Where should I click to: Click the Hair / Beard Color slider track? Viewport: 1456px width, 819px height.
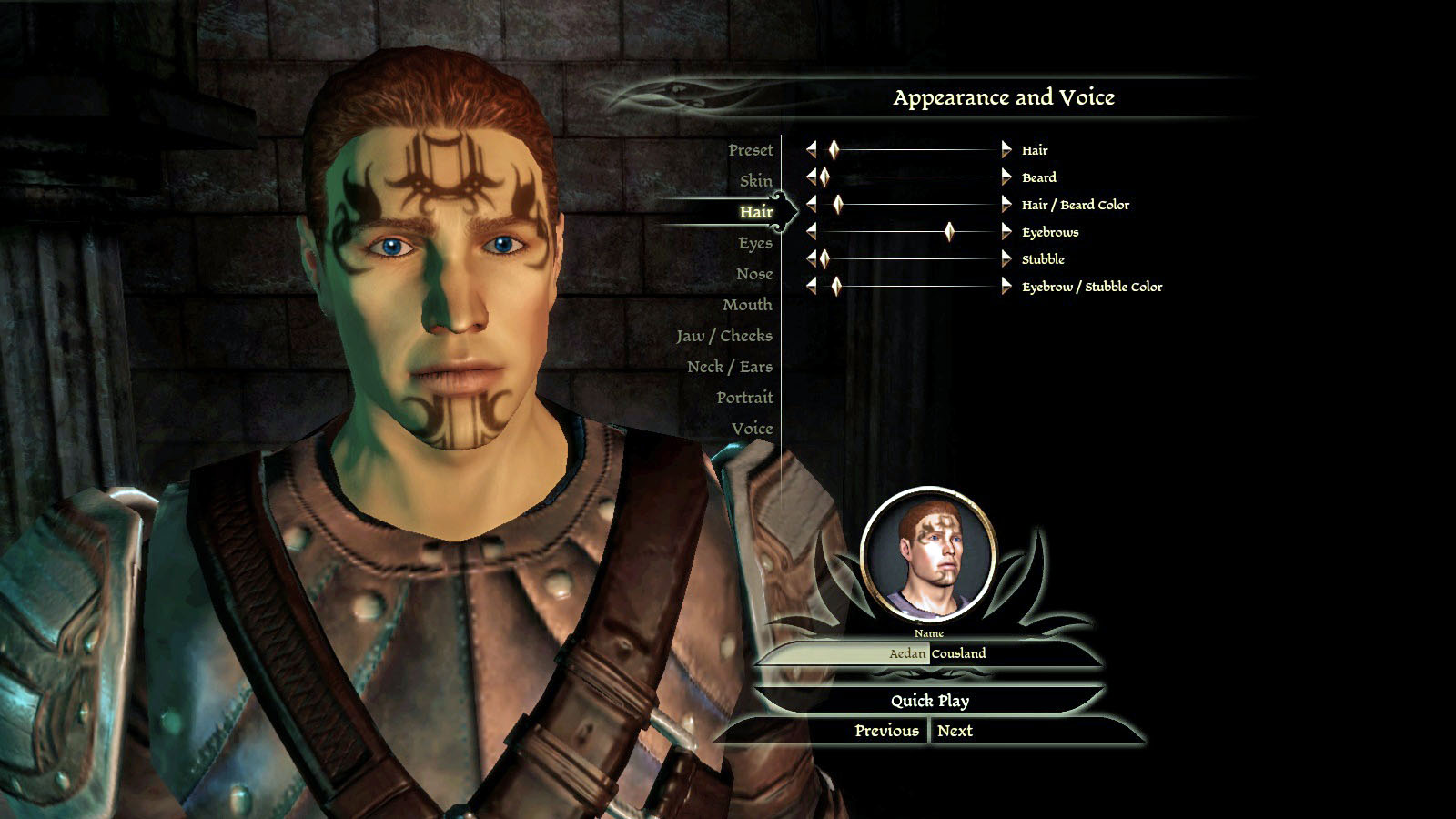tap(910, 205)
